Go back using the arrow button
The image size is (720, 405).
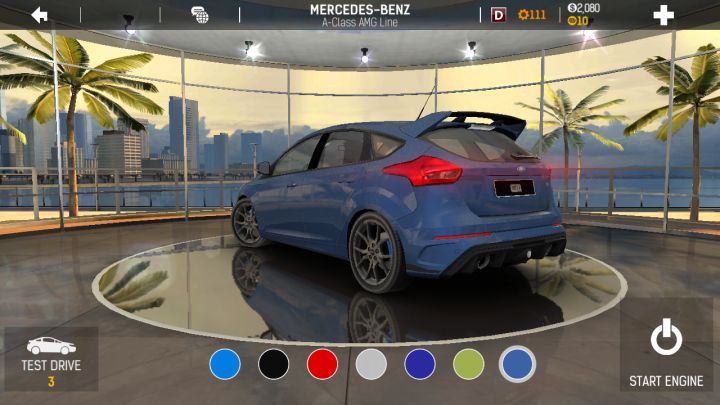(x=40, y=15)
